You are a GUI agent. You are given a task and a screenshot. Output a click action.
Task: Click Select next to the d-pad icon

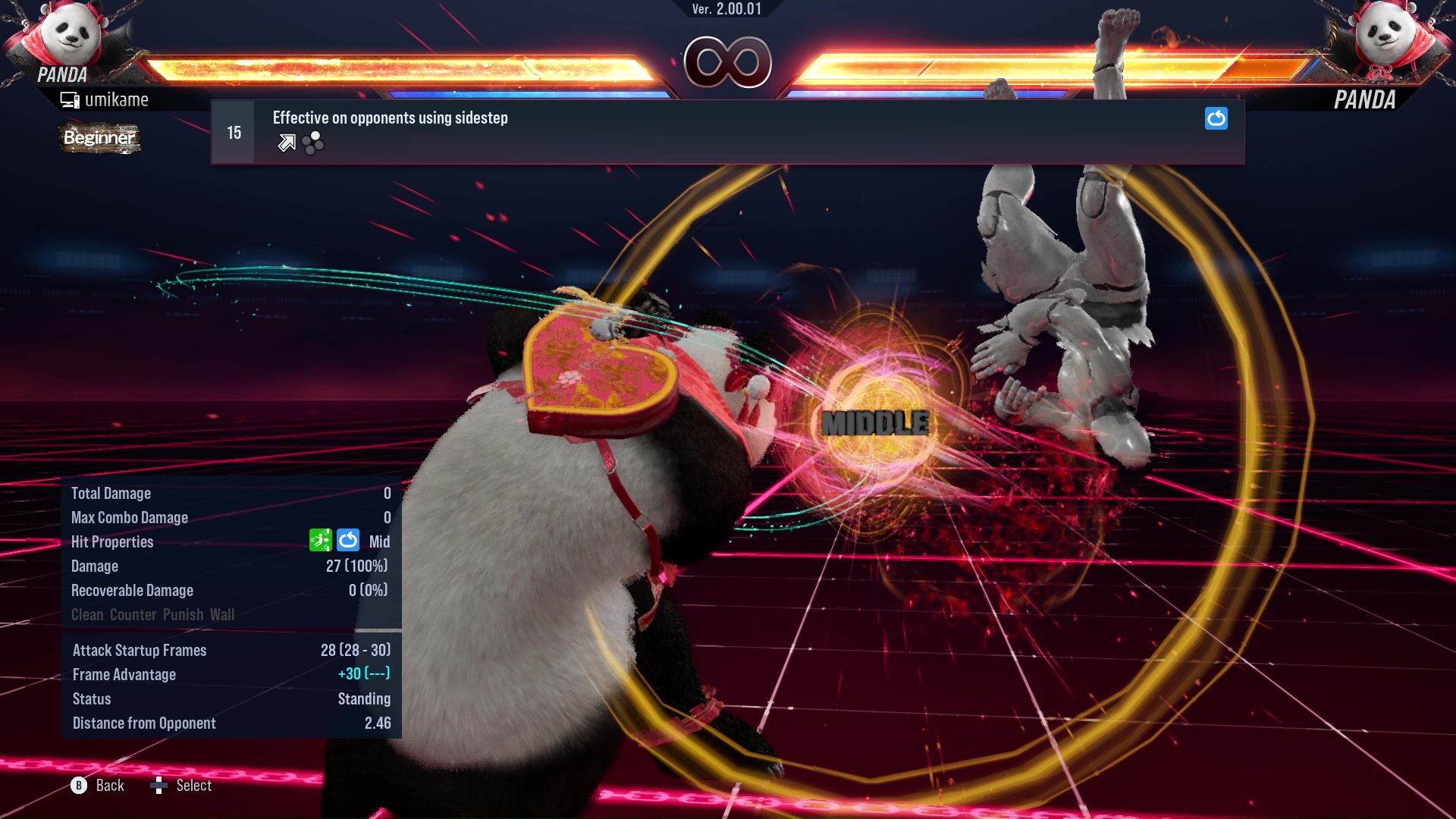click(x=193, y=786)
